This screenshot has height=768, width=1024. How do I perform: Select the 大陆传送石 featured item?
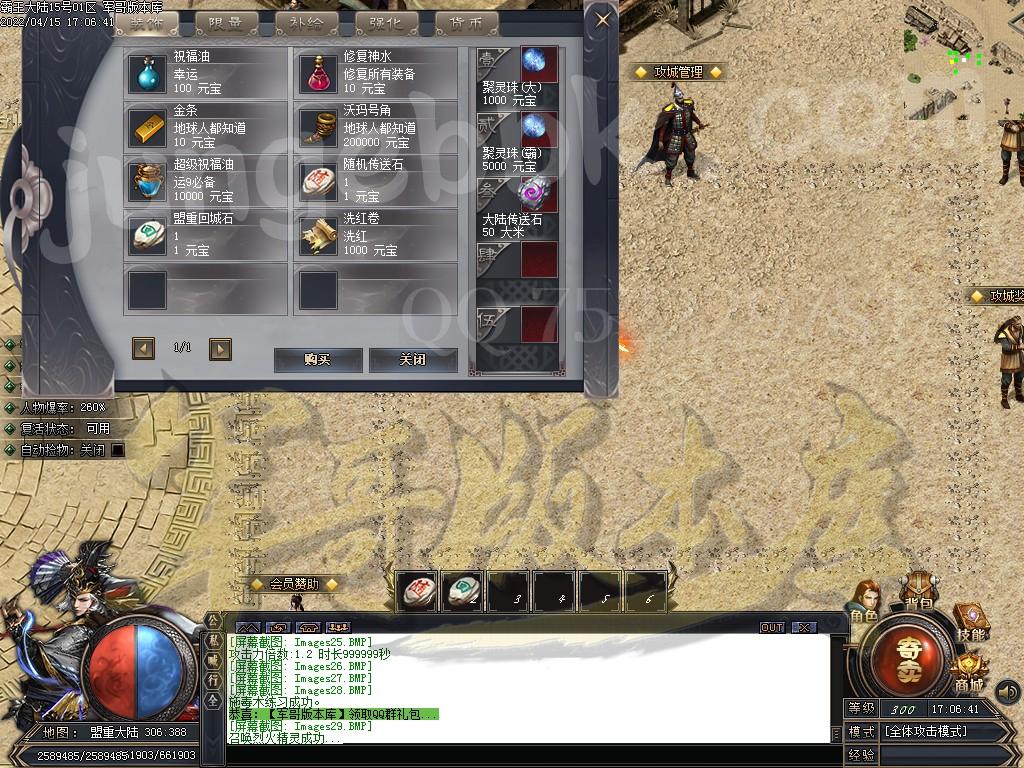[538, 194]
